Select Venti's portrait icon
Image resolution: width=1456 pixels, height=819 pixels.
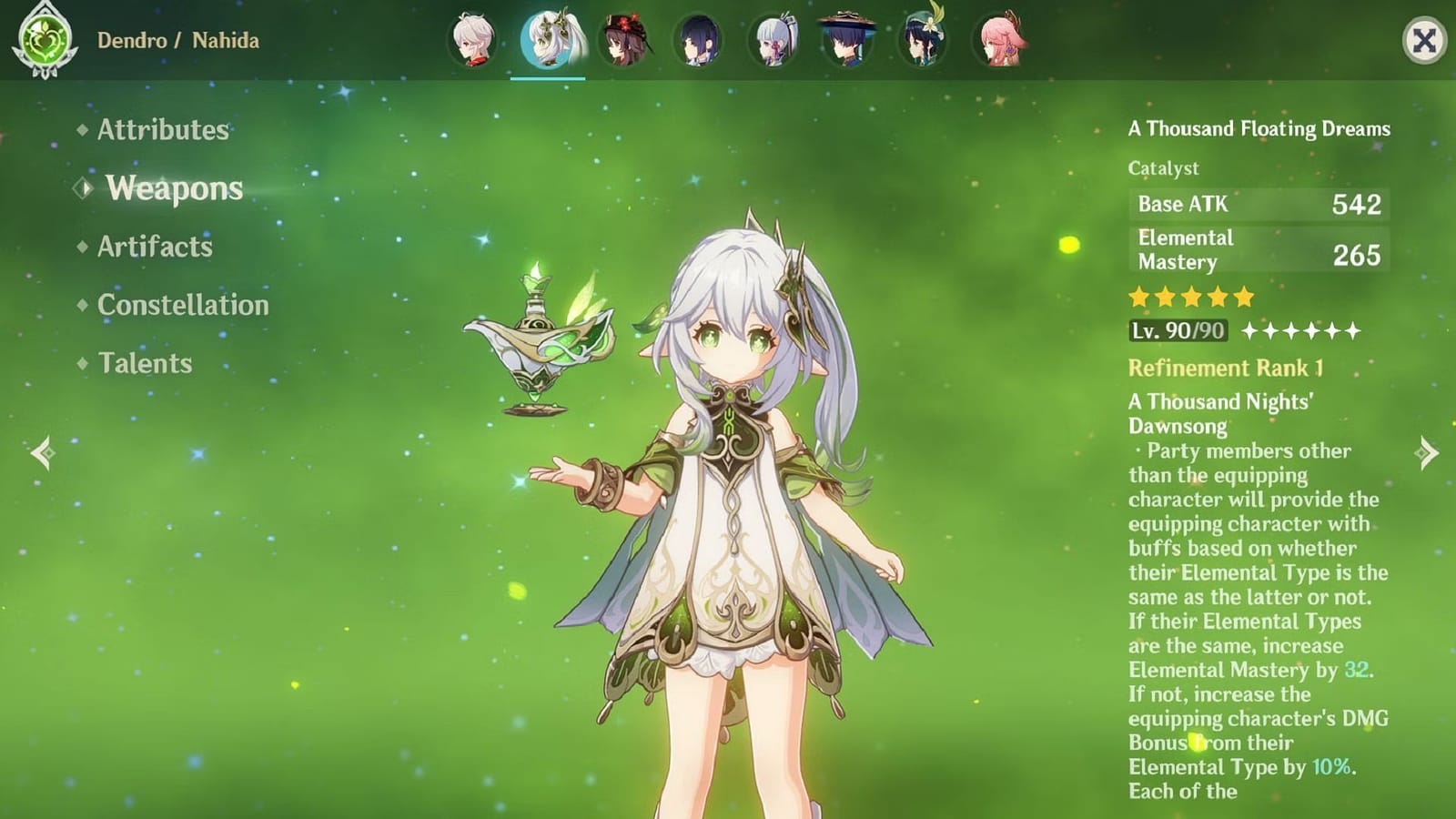(x=921, y=38)
